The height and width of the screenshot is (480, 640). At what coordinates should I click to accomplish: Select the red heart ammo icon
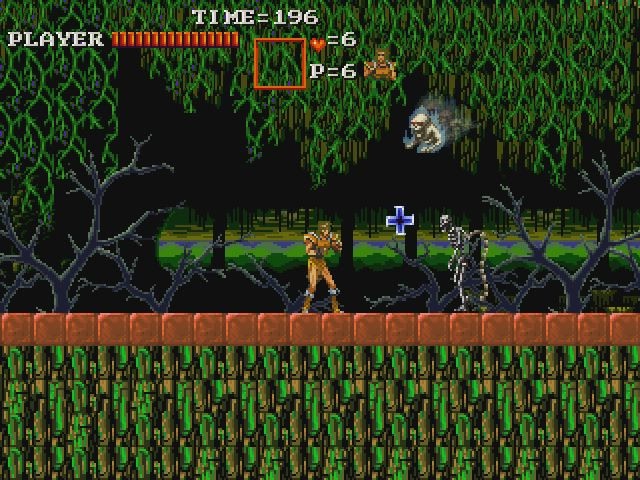tap(317, 43)
